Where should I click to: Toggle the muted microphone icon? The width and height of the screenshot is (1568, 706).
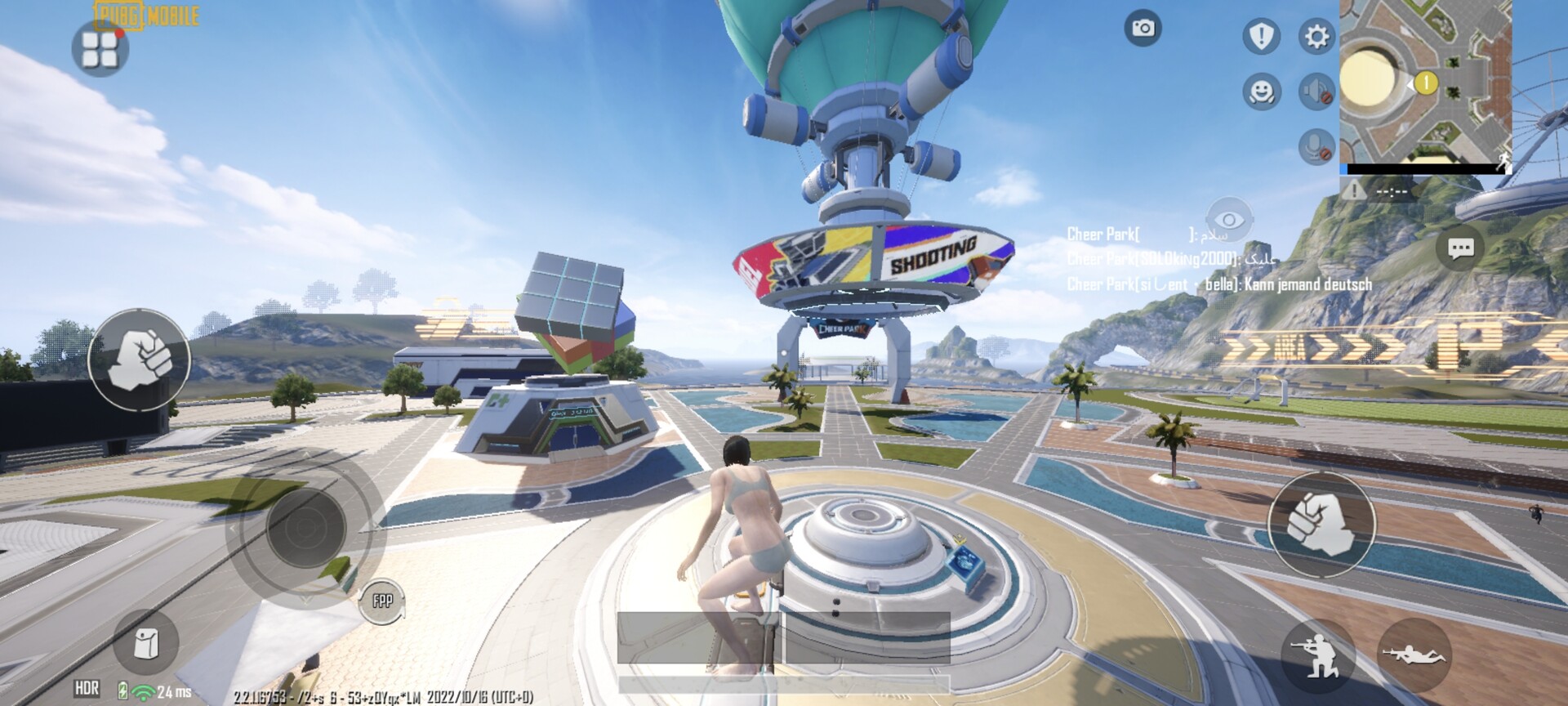tap(1316, 147)
